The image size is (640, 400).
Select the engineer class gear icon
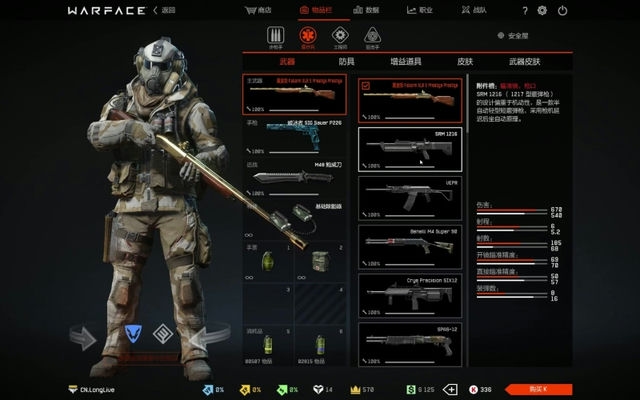coord(339,35)
